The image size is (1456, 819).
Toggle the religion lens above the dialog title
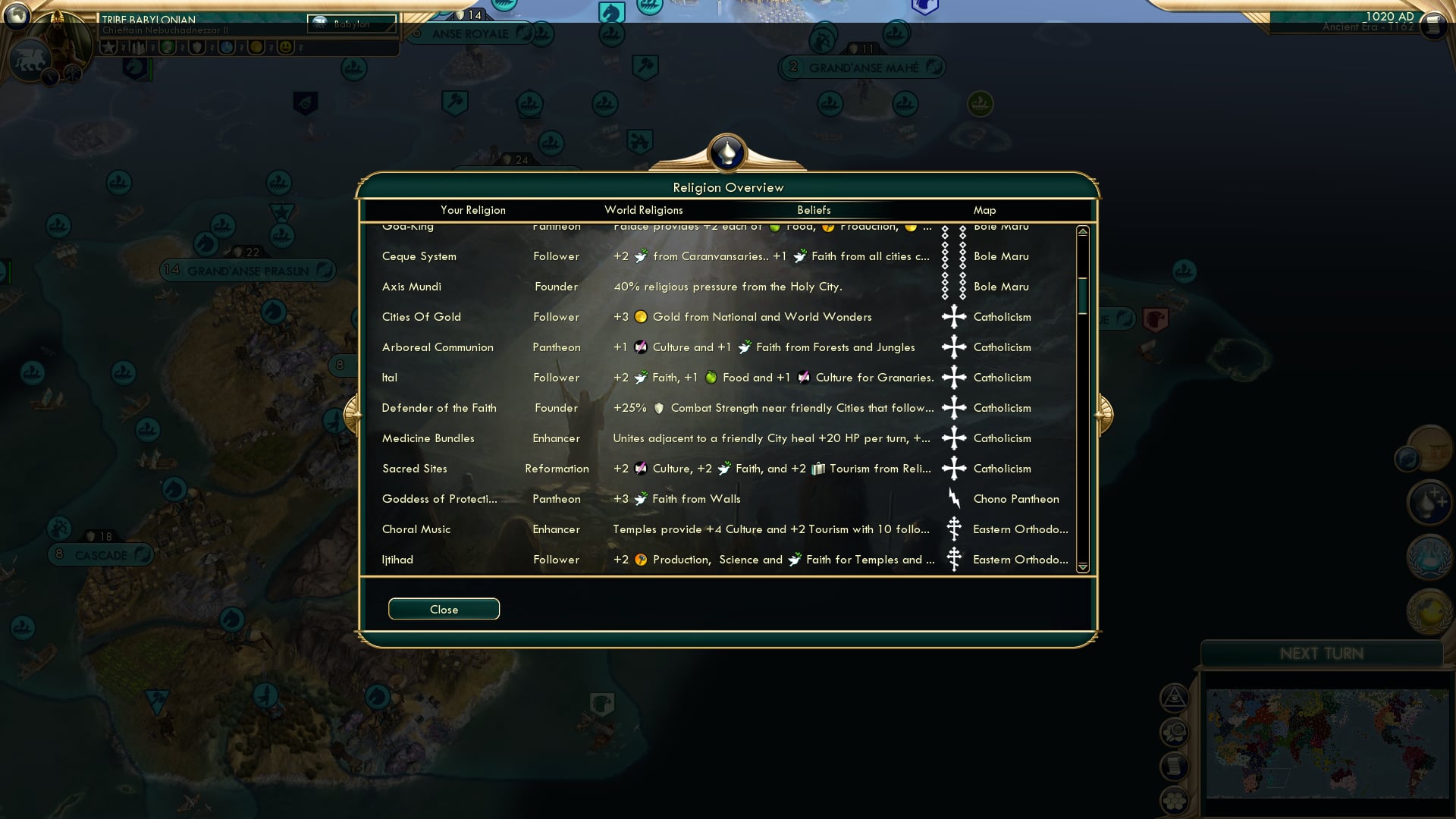(x=728, y=152)
